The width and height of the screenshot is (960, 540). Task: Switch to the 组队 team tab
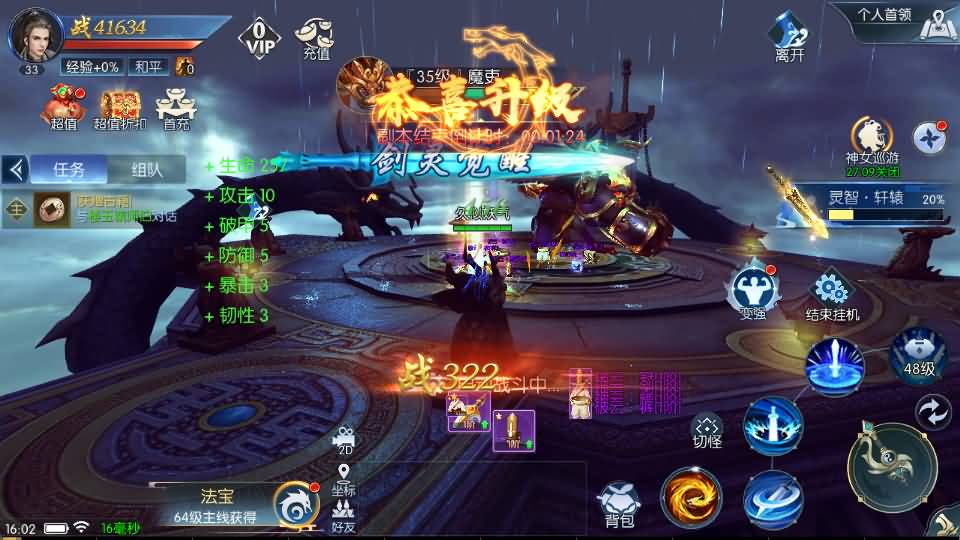pos(145,169)
